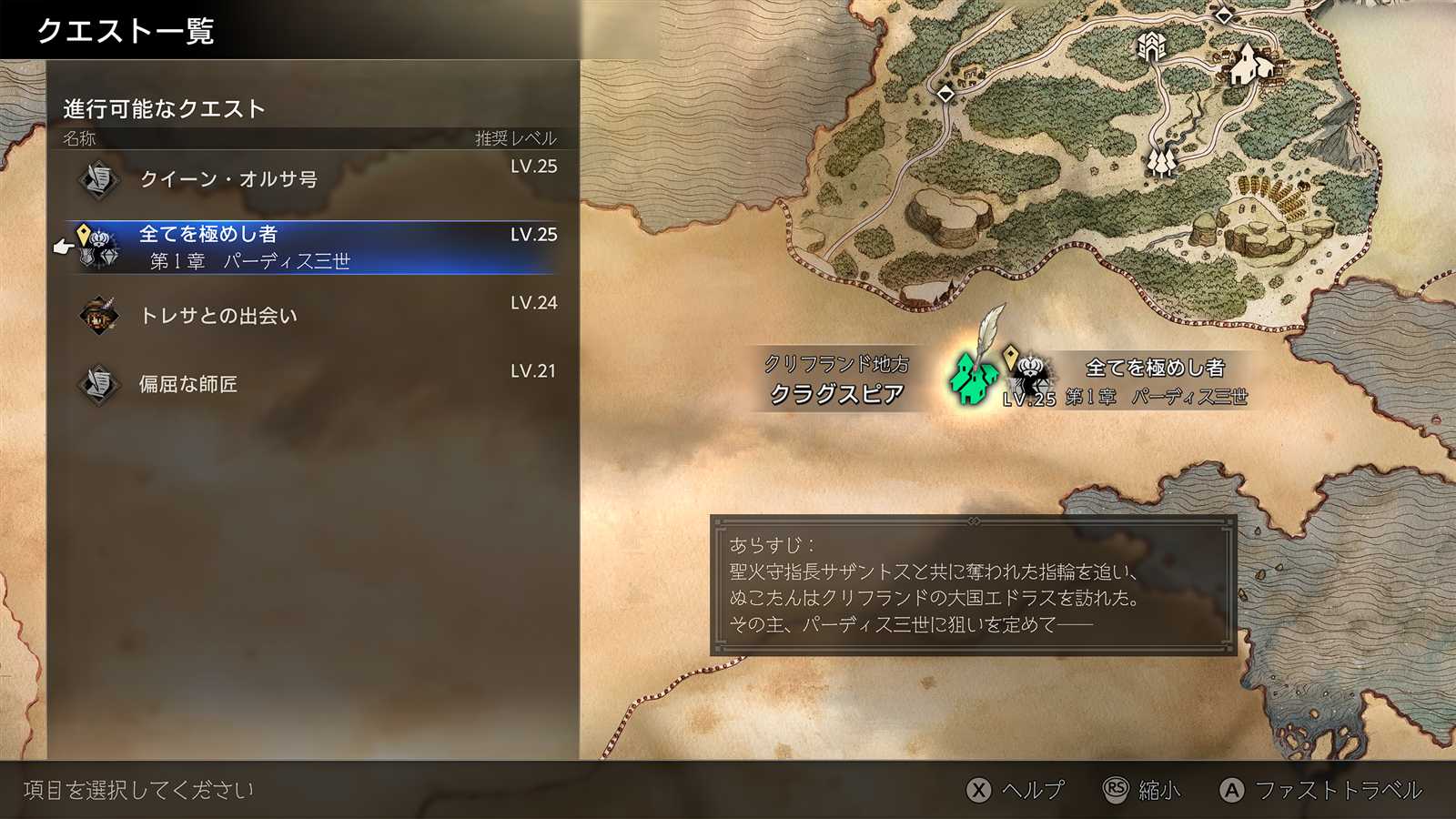This screenshot has height=819, width=1456.
Task: Select the 偏屈な師匠 quest row
Action: click(x=311, y=384)
